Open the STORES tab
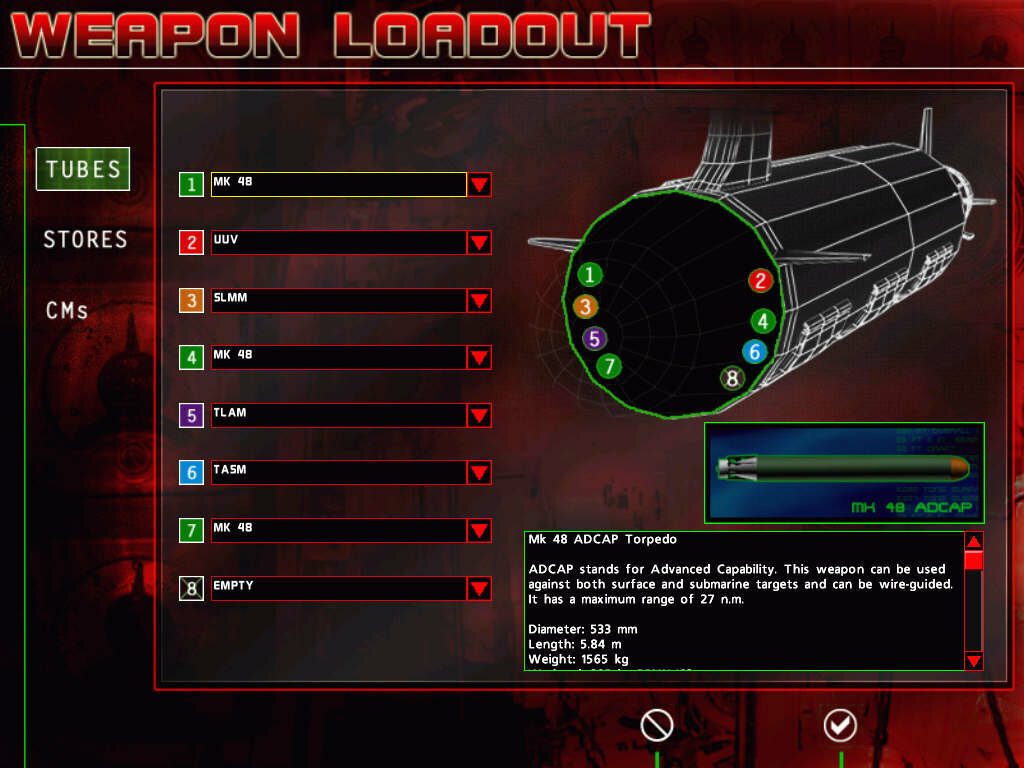The height and width of the screenshot is (768, 1024). point(85,239)
